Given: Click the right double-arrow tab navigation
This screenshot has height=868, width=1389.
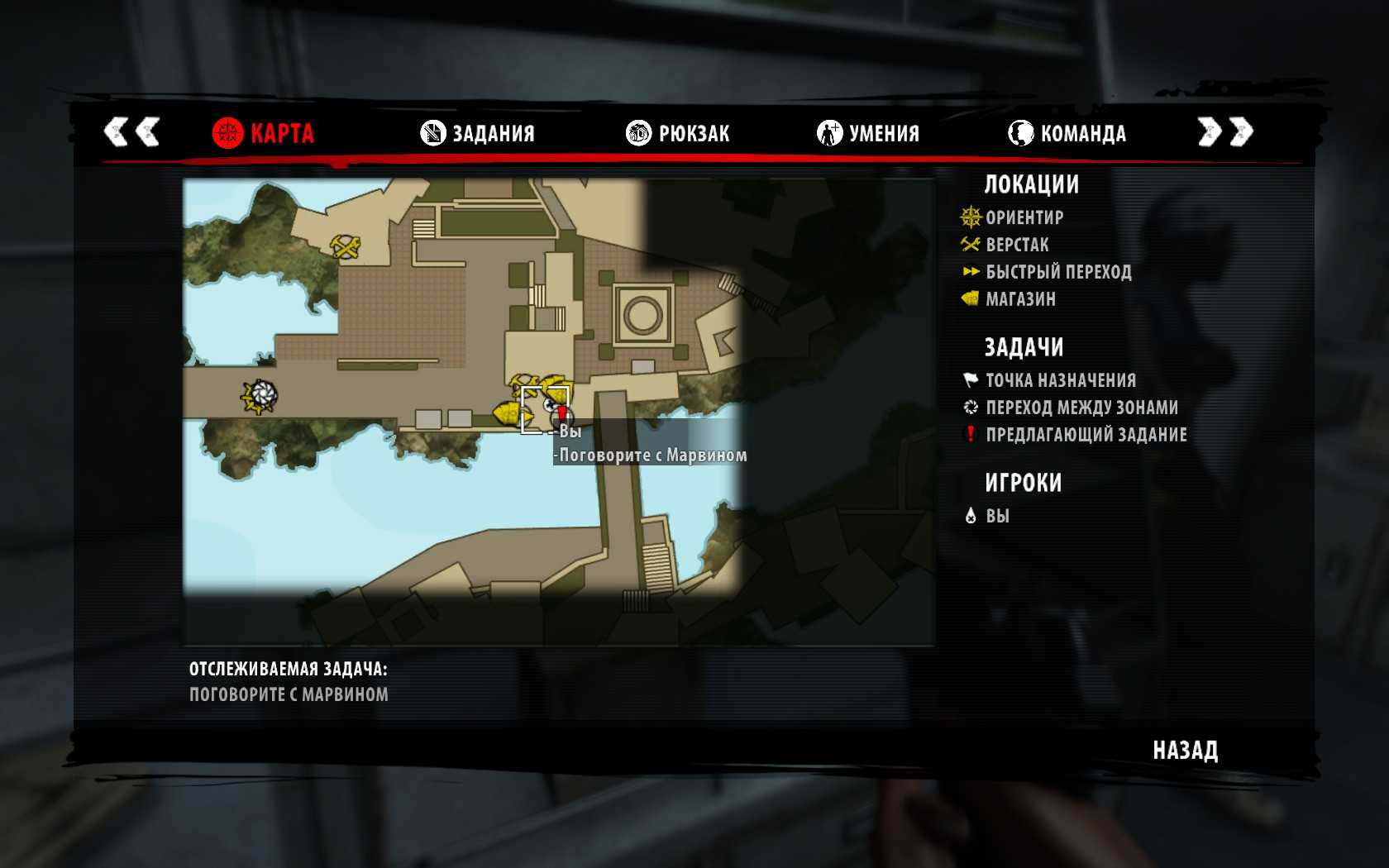Looking at the screenshot, I should [x=1225, y=131].
